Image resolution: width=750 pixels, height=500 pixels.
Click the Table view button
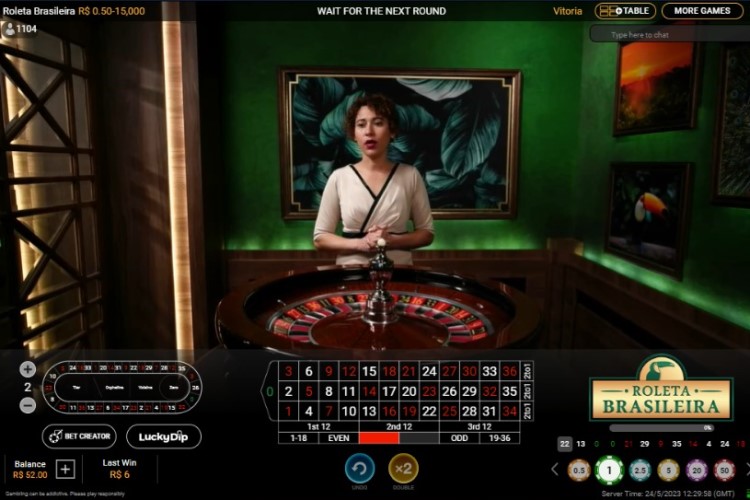[625, 11]
